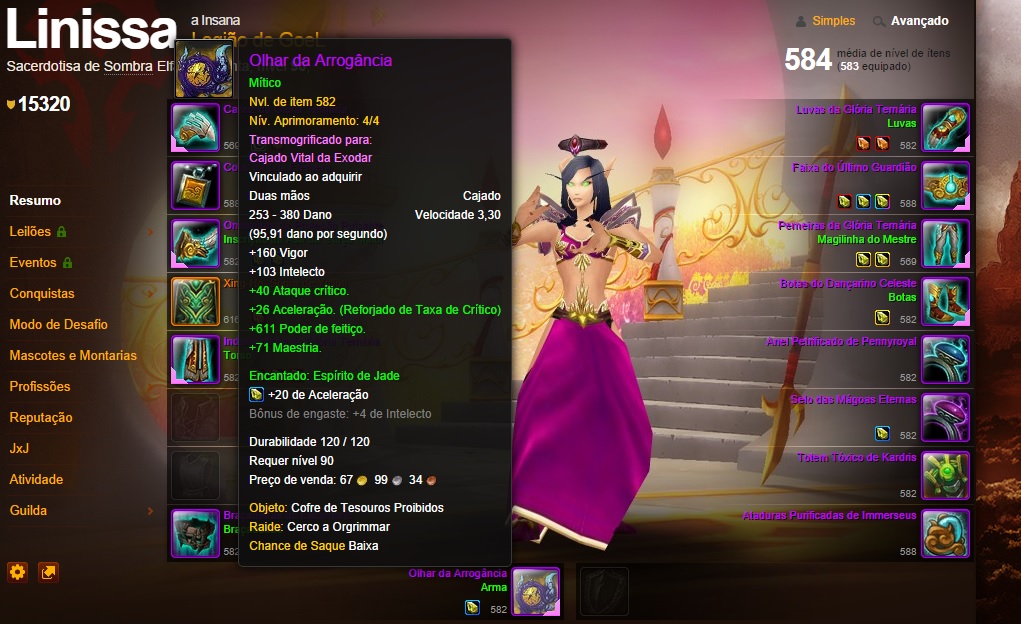Click the Faixa do Último Guardião slot
The image size is (1021, 624).
945,185
